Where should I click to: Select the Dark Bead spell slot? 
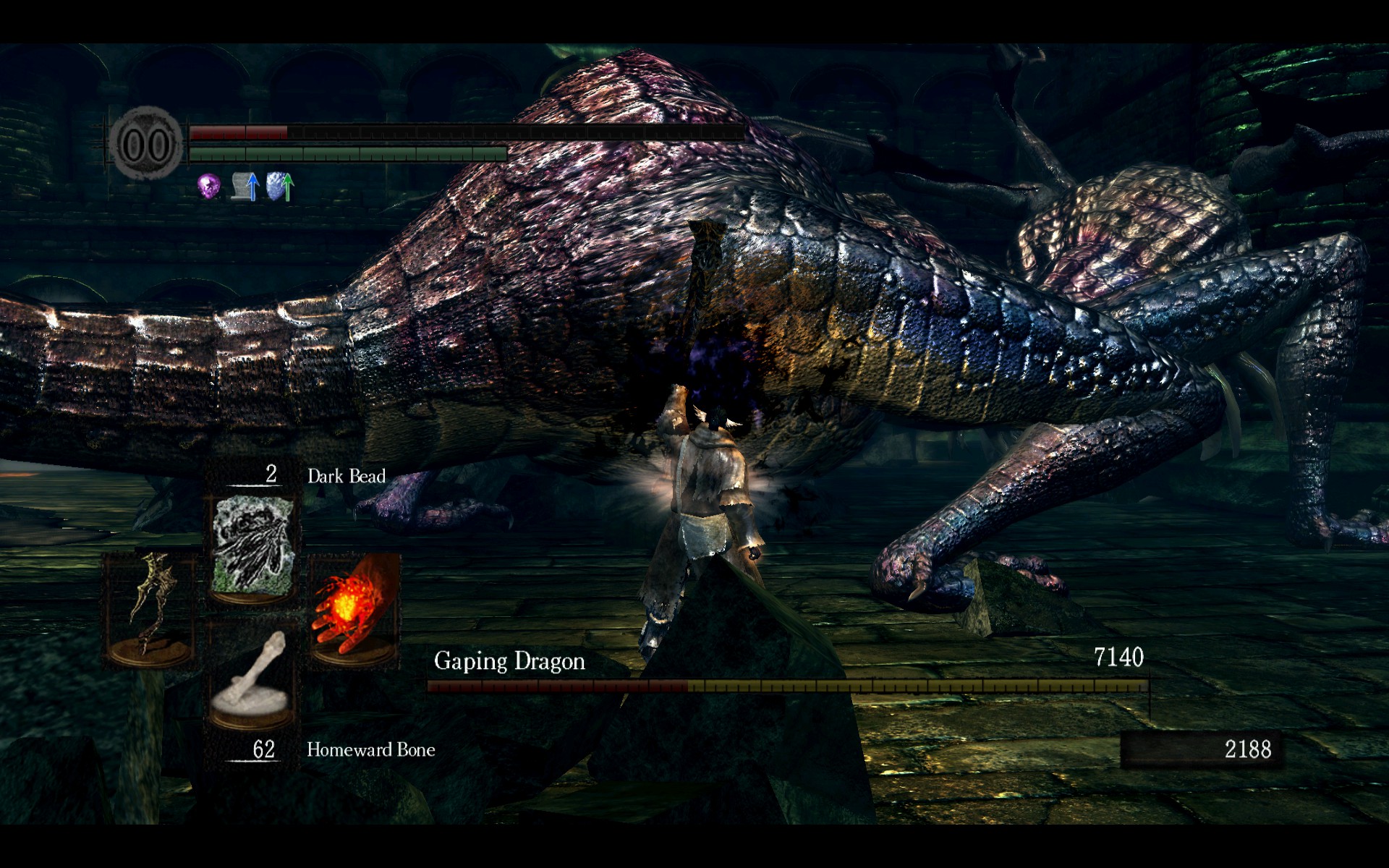pos(253,546)
